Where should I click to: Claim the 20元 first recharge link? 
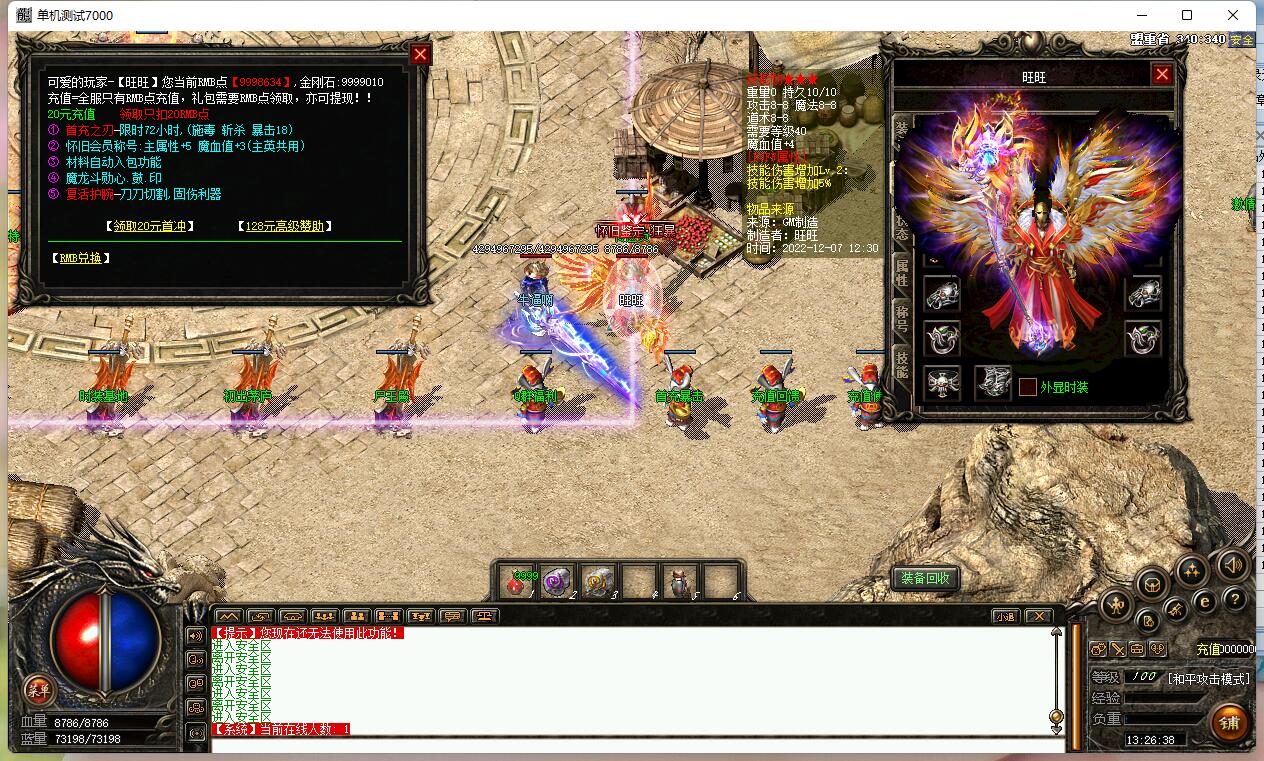point(150,226)
